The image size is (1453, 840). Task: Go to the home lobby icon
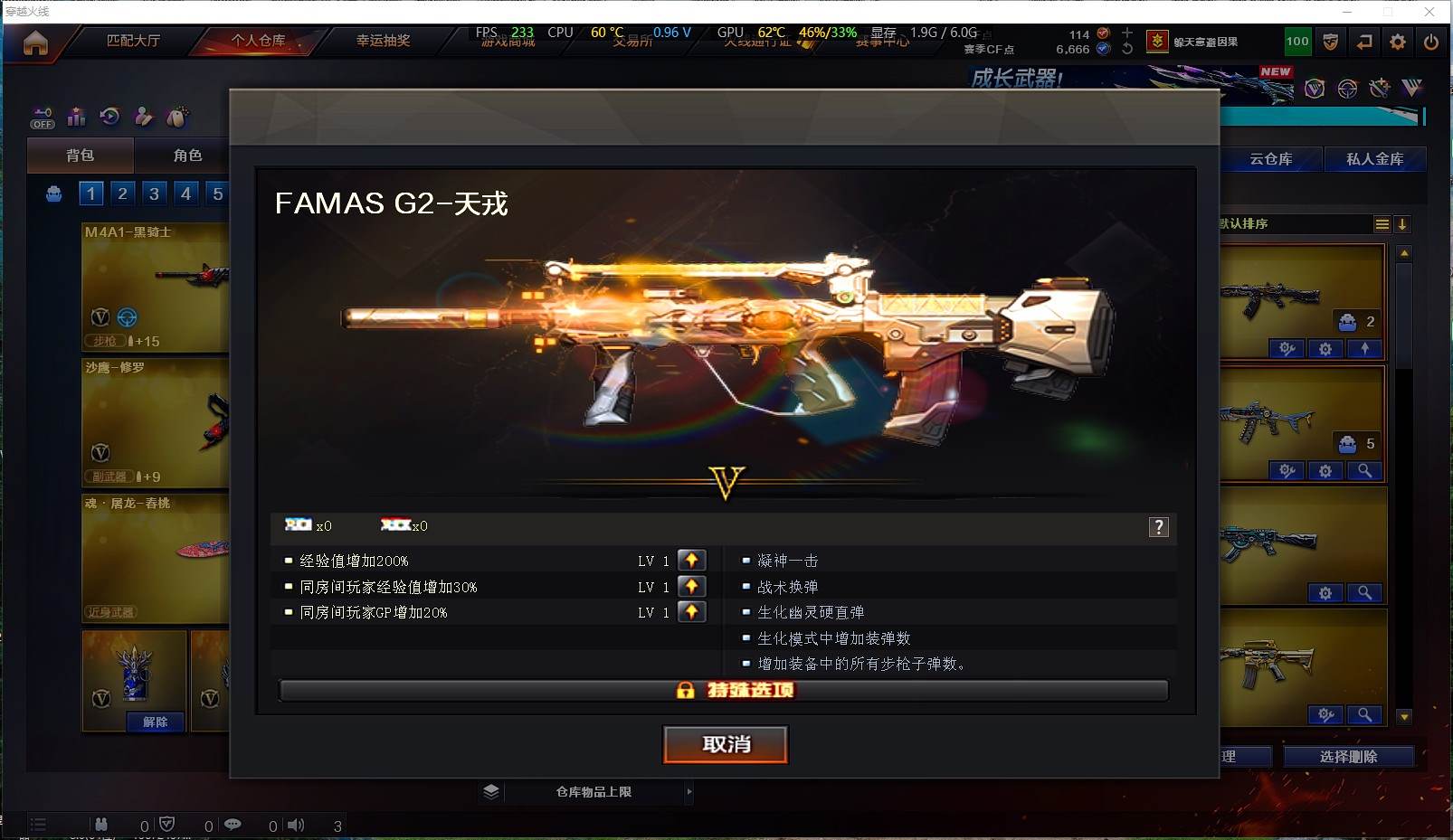[35, 42]
